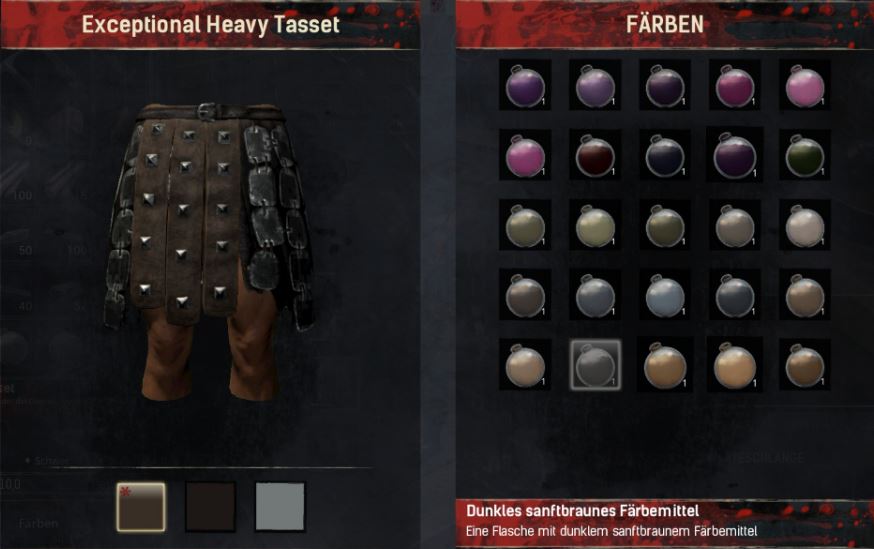The image size is (874, 549).
Task: Select the brown colour swatch with red asterisk
Action: point(141,505)
